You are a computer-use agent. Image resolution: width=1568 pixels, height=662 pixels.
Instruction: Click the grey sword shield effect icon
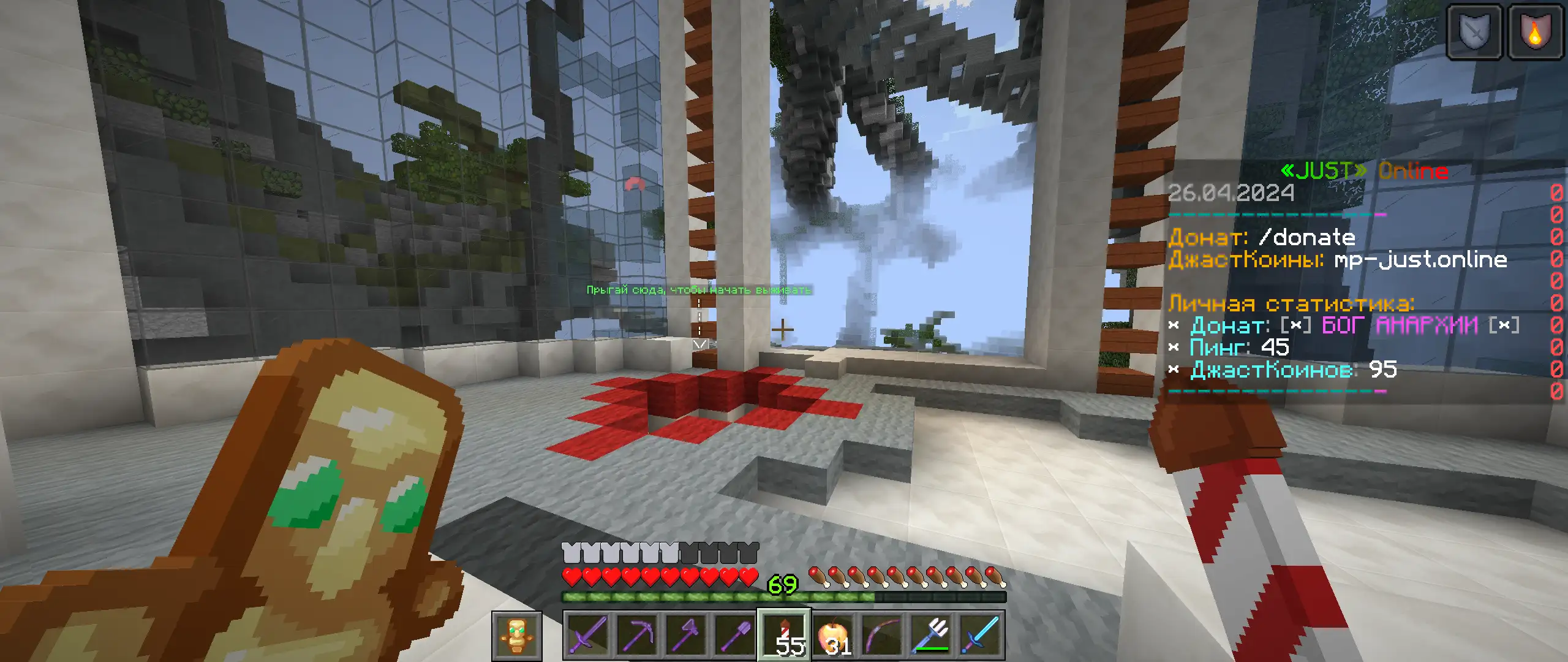click(x=1474, y=32)
